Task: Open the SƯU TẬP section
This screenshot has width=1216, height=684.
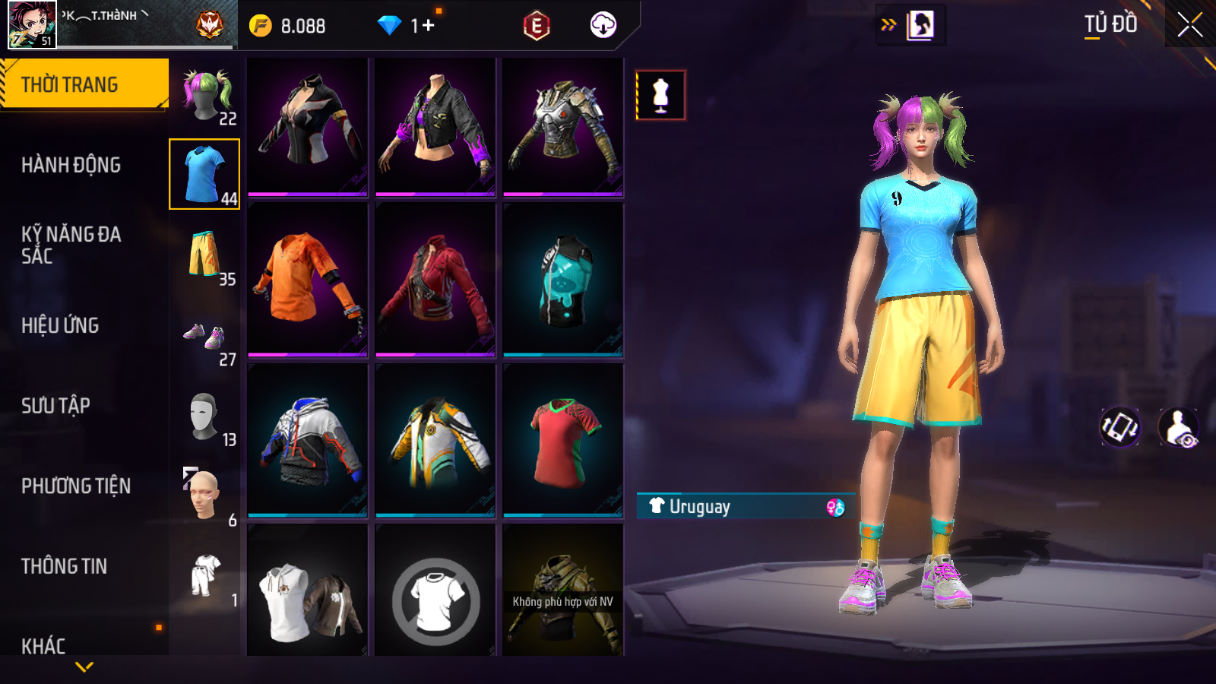Action: point(56,405)
